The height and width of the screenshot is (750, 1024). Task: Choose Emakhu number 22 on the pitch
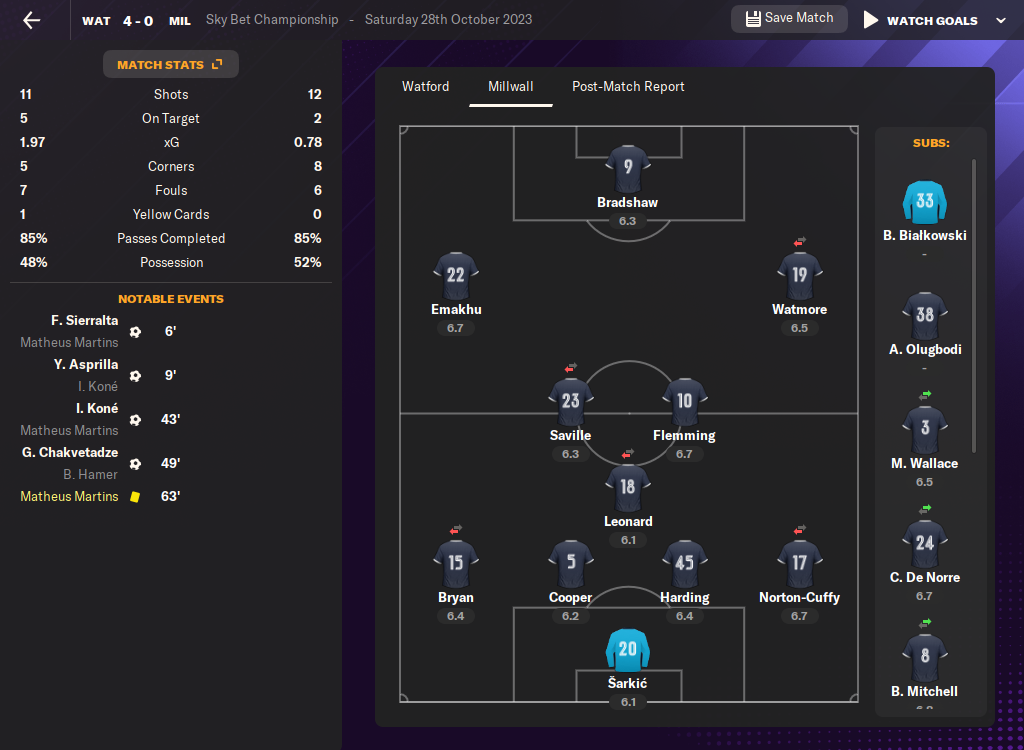[x=456, y=275]
